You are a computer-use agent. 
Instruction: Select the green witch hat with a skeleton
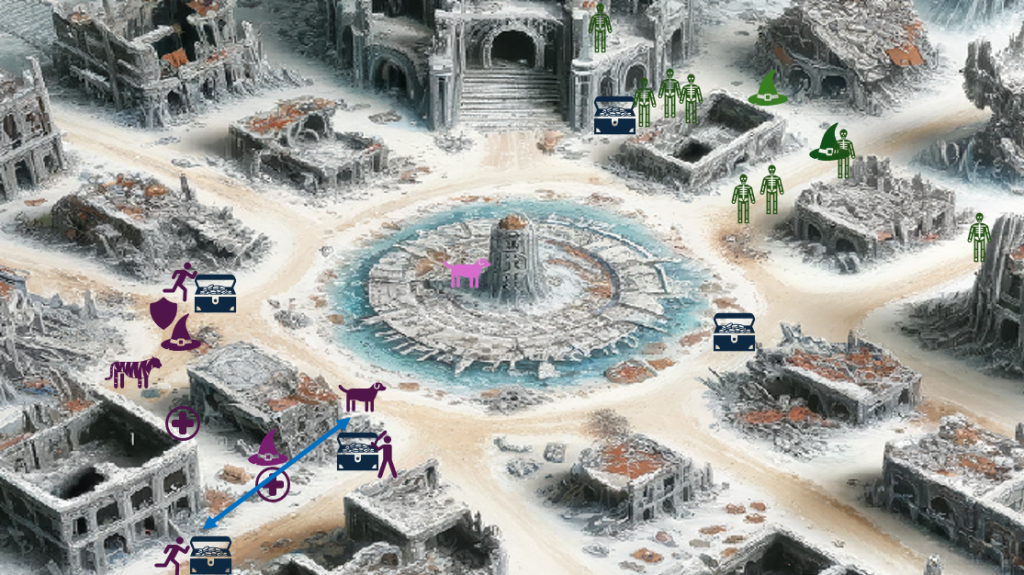(833, 148)
